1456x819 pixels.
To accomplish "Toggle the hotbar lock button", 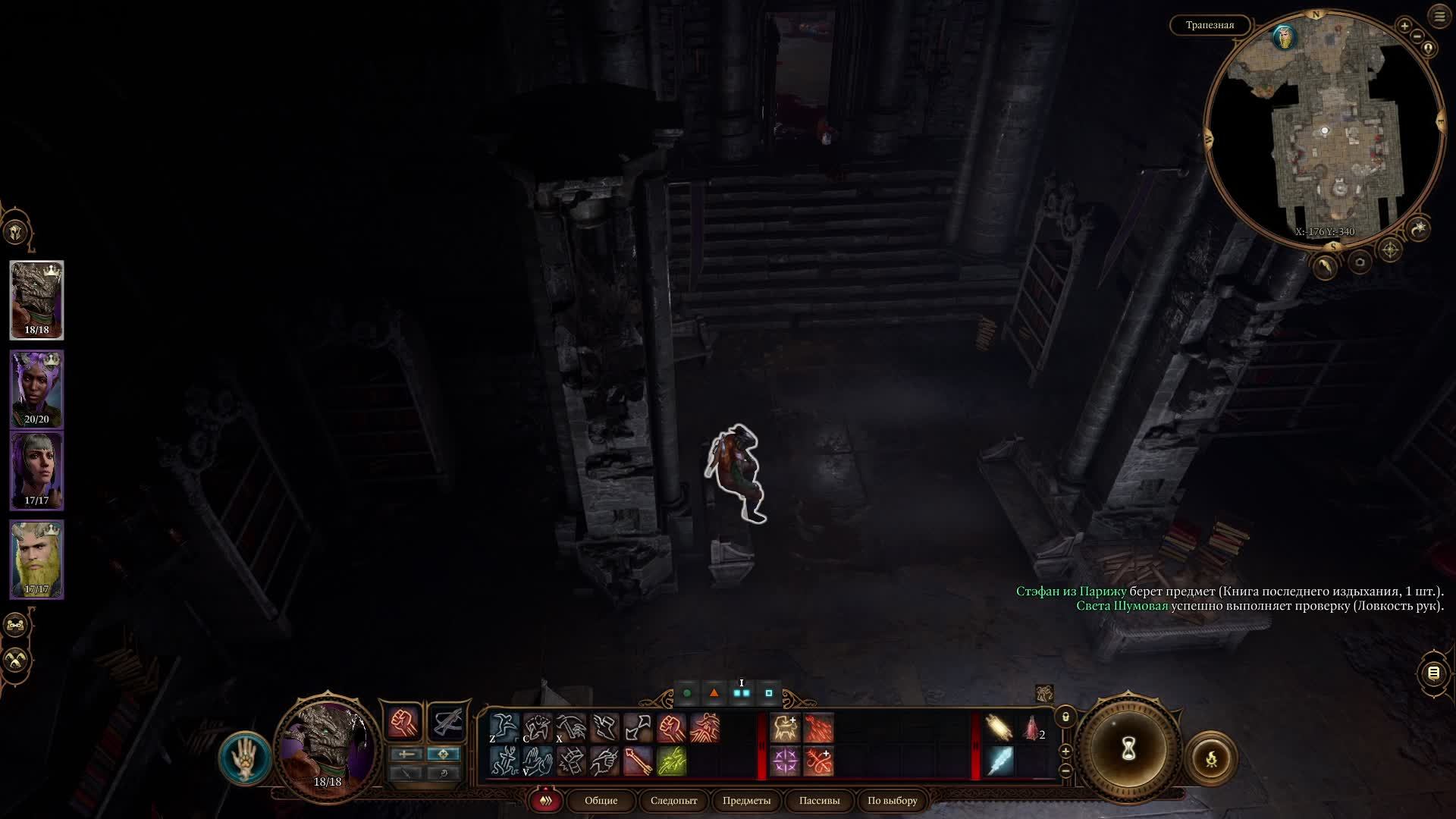I will pyautogui.click(x=1065, y=717).
